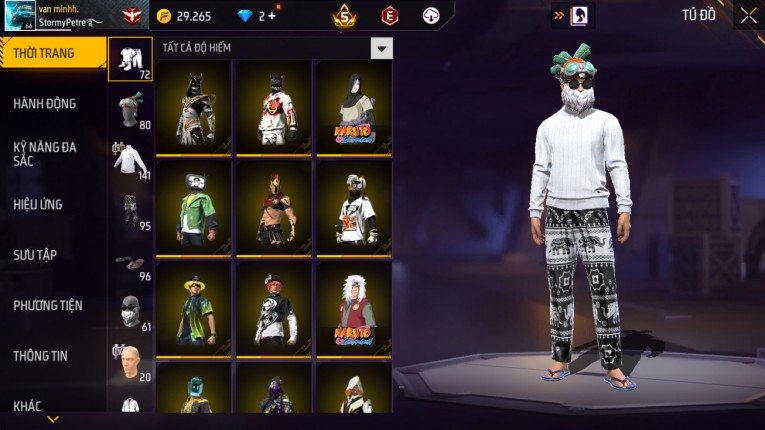Show the Phương Tiện category
Screen dimensions: 765x430
(48, 305)
